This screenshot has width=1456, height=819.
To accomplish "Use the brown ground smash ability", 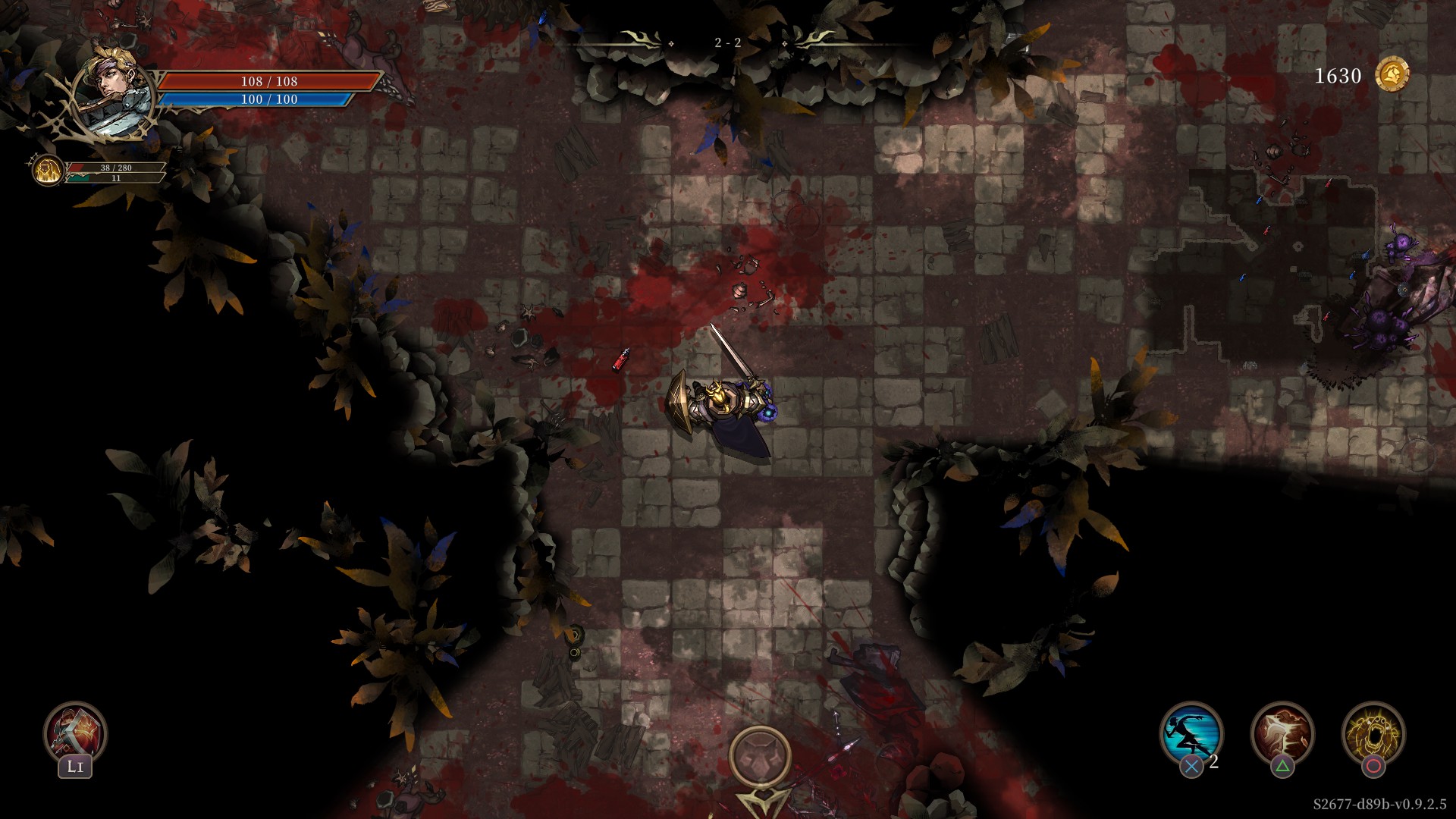I will tap(1282, 733).
